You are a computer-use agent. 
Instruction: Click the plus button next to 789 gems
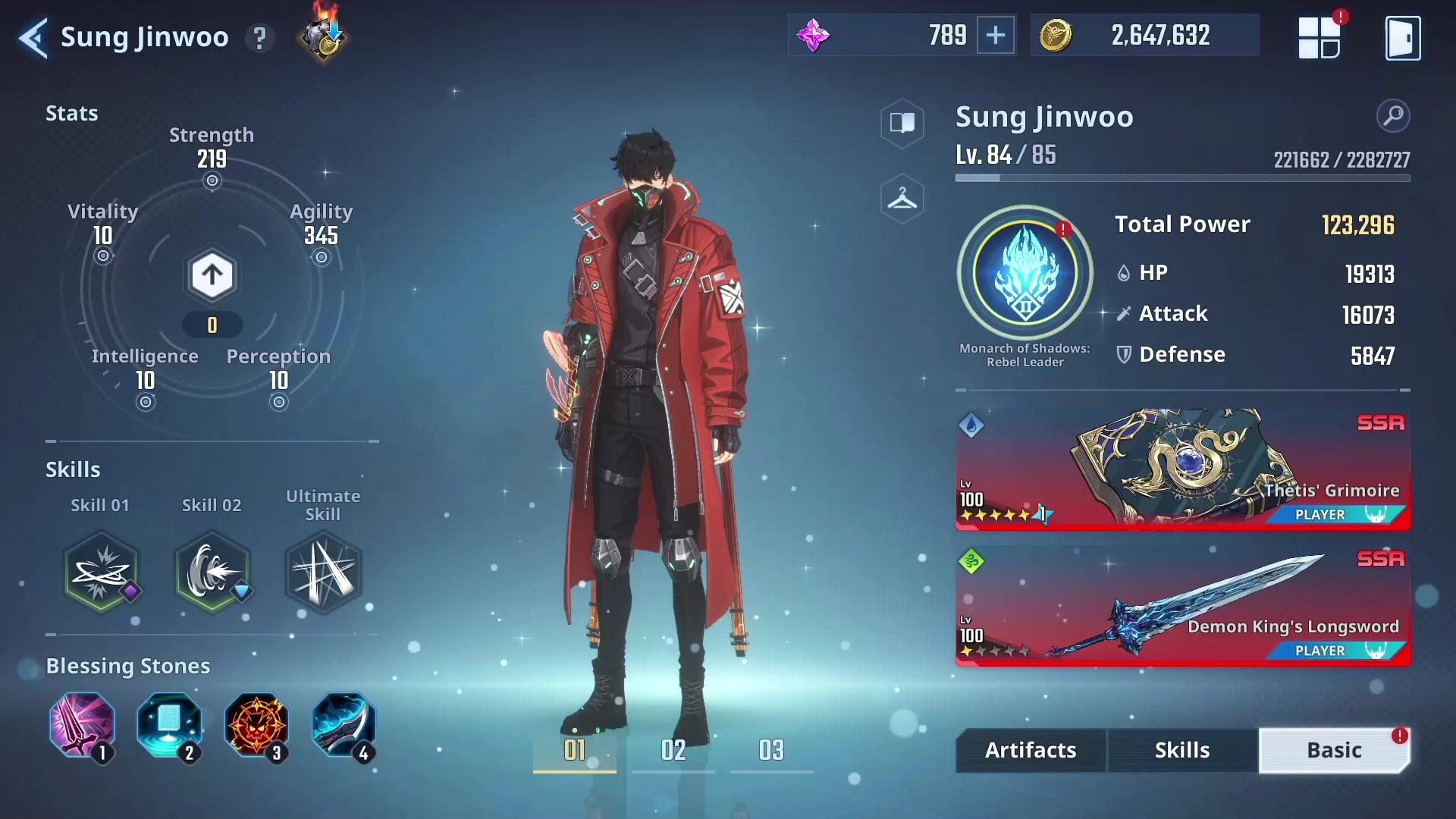tap(997, 35)
